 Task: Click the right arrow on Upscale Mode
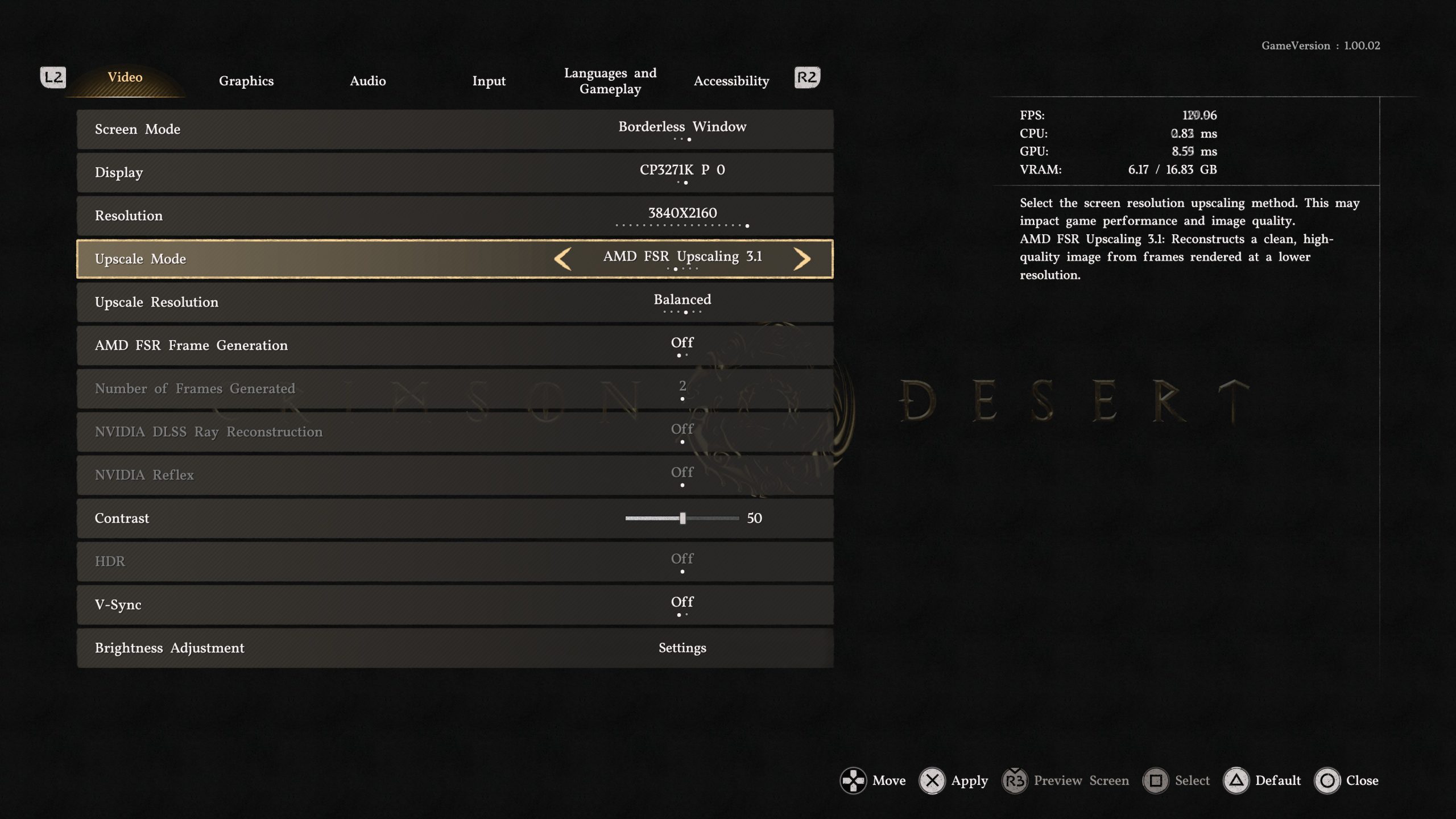803,259
